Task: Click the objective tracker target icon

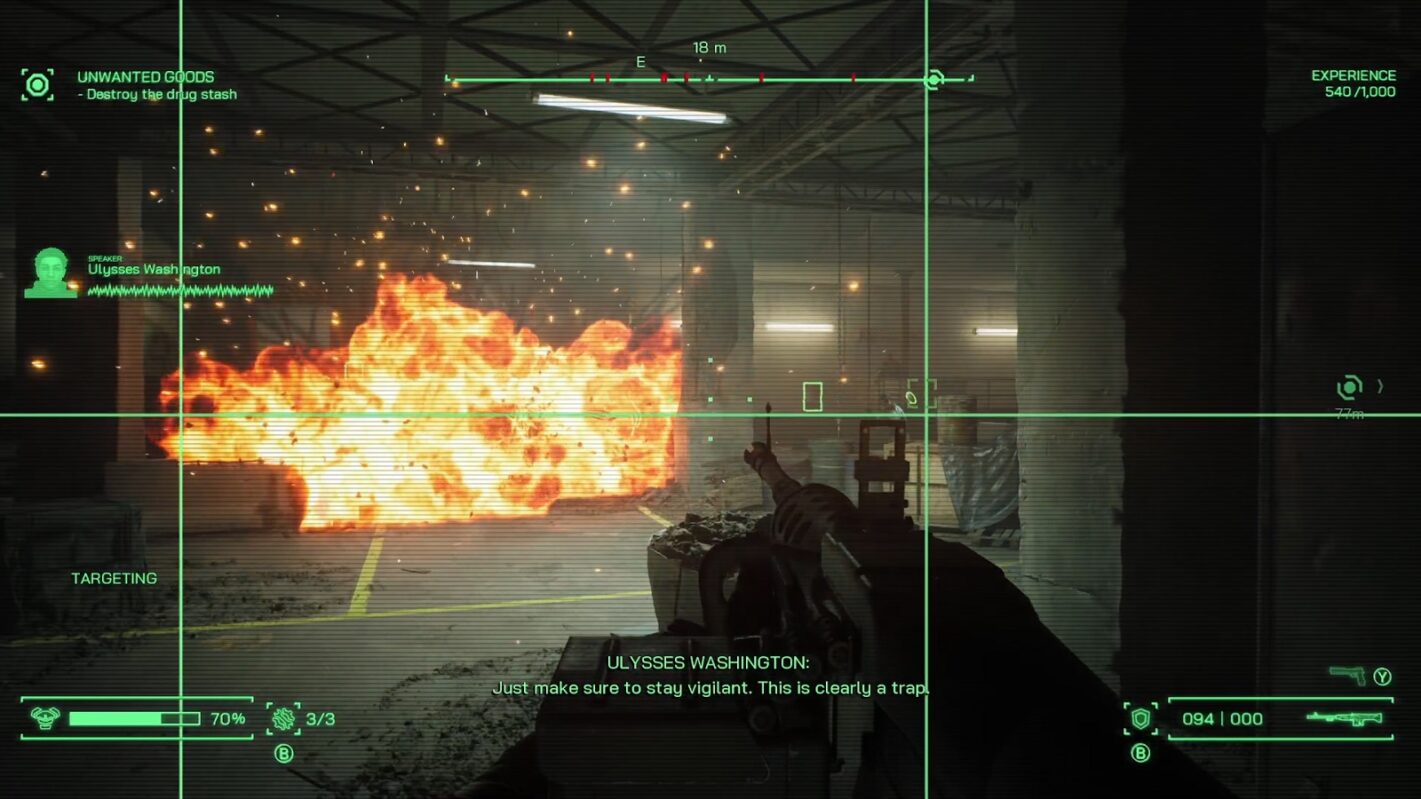Action: click(38, 85)
